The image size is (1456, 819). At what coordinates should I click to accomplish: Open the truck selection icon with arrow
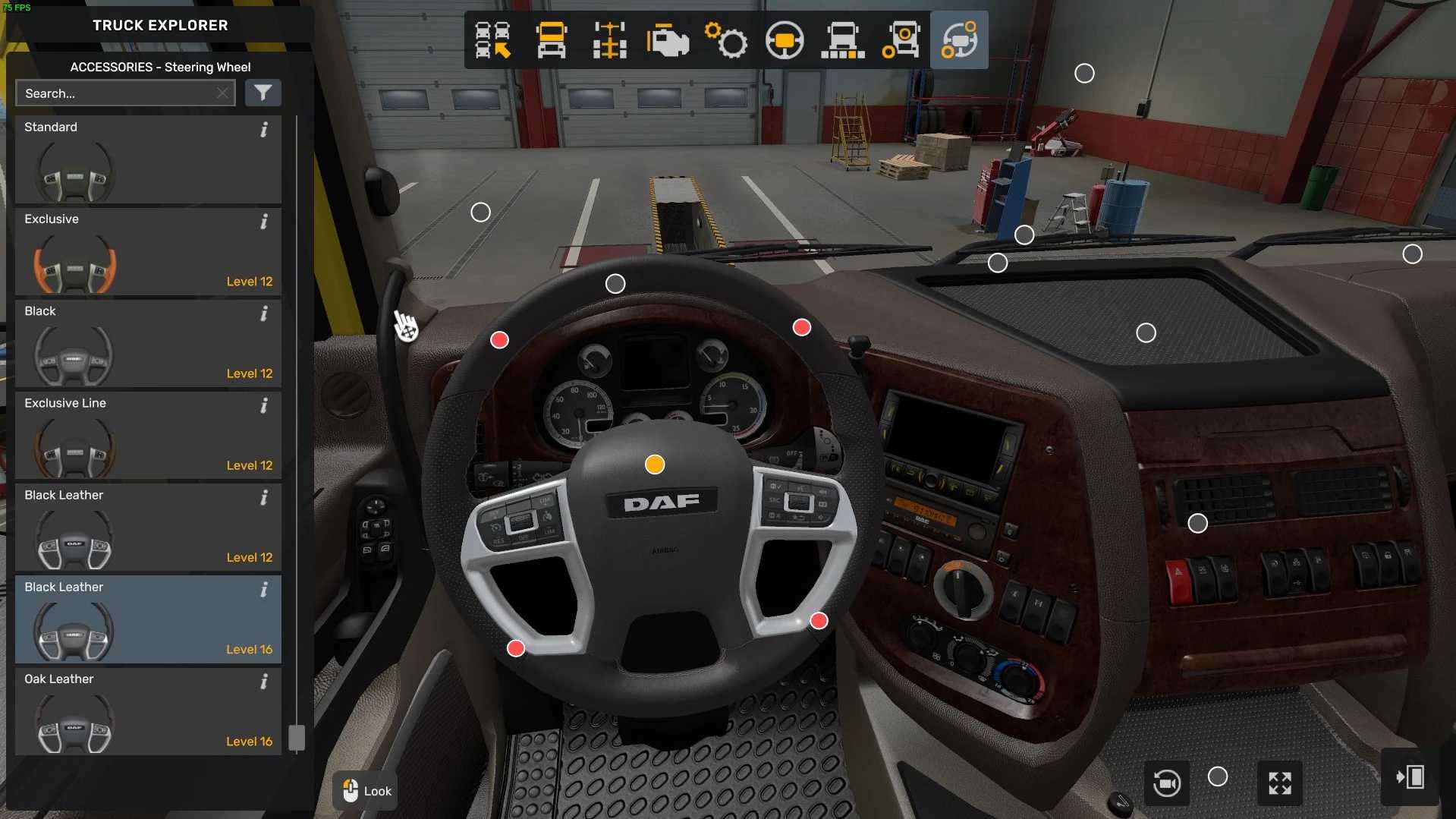492,40
